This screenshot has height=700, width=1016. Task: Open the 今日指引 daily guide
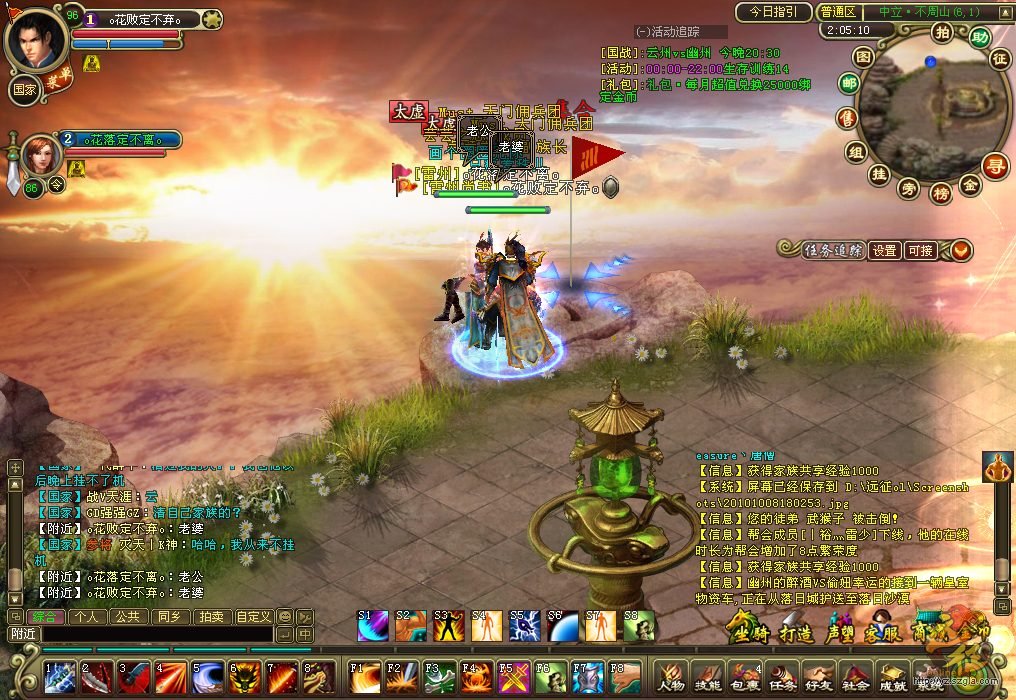point(773,12)
